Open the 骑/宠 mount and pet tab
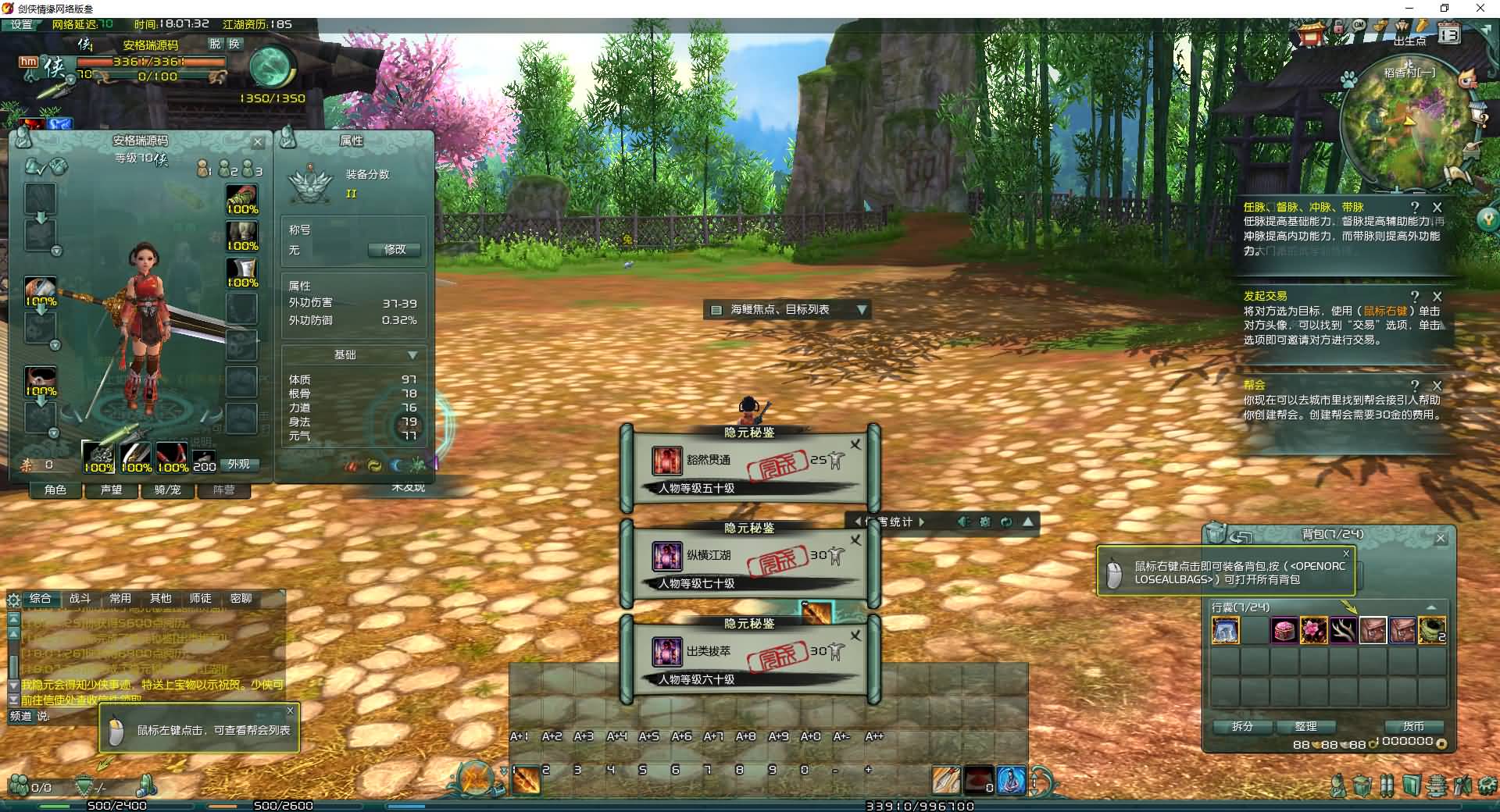This screenshot has height=812, width=1500. (167, 490)
